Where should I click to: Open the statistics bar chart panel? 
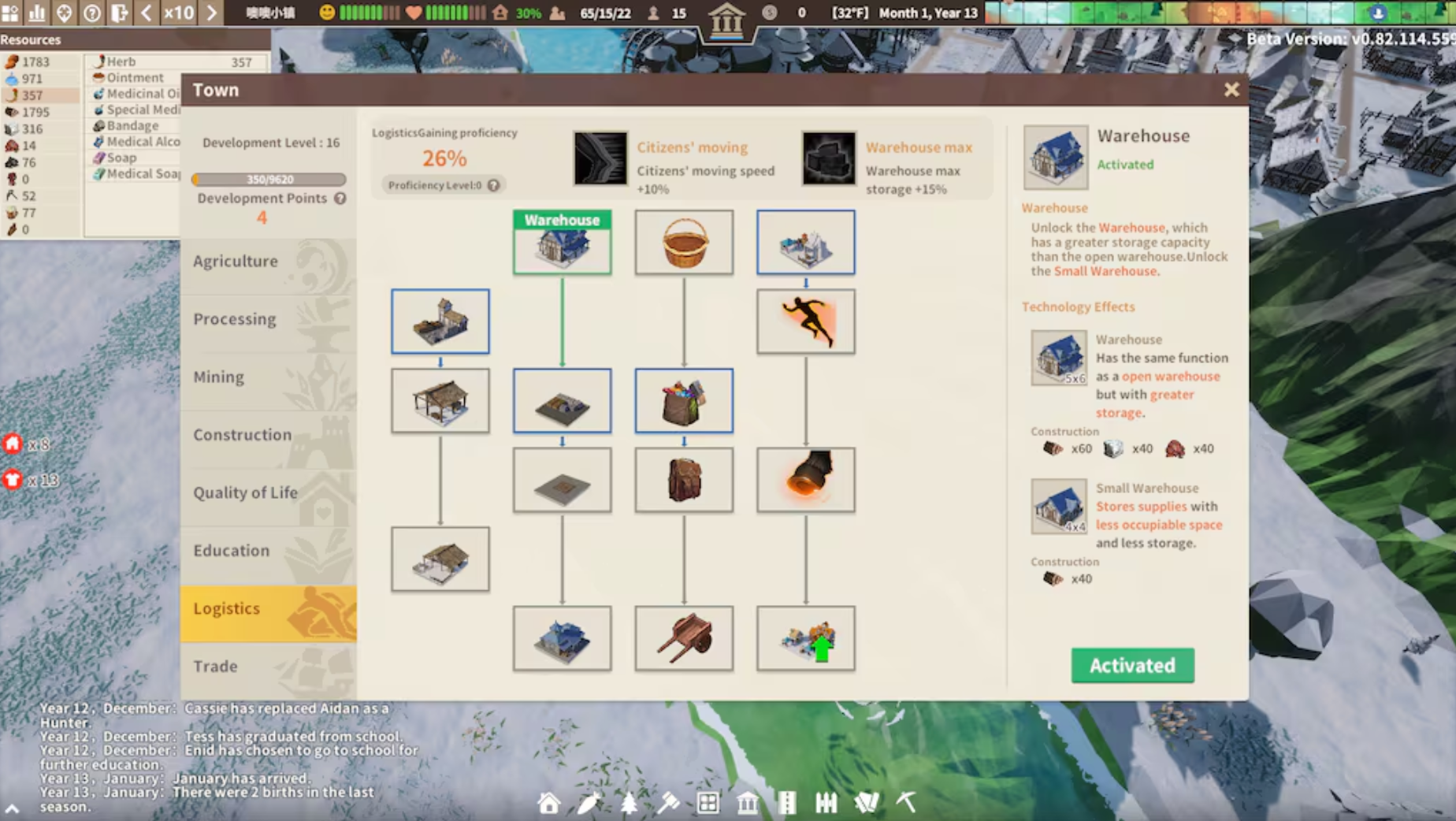36,13
